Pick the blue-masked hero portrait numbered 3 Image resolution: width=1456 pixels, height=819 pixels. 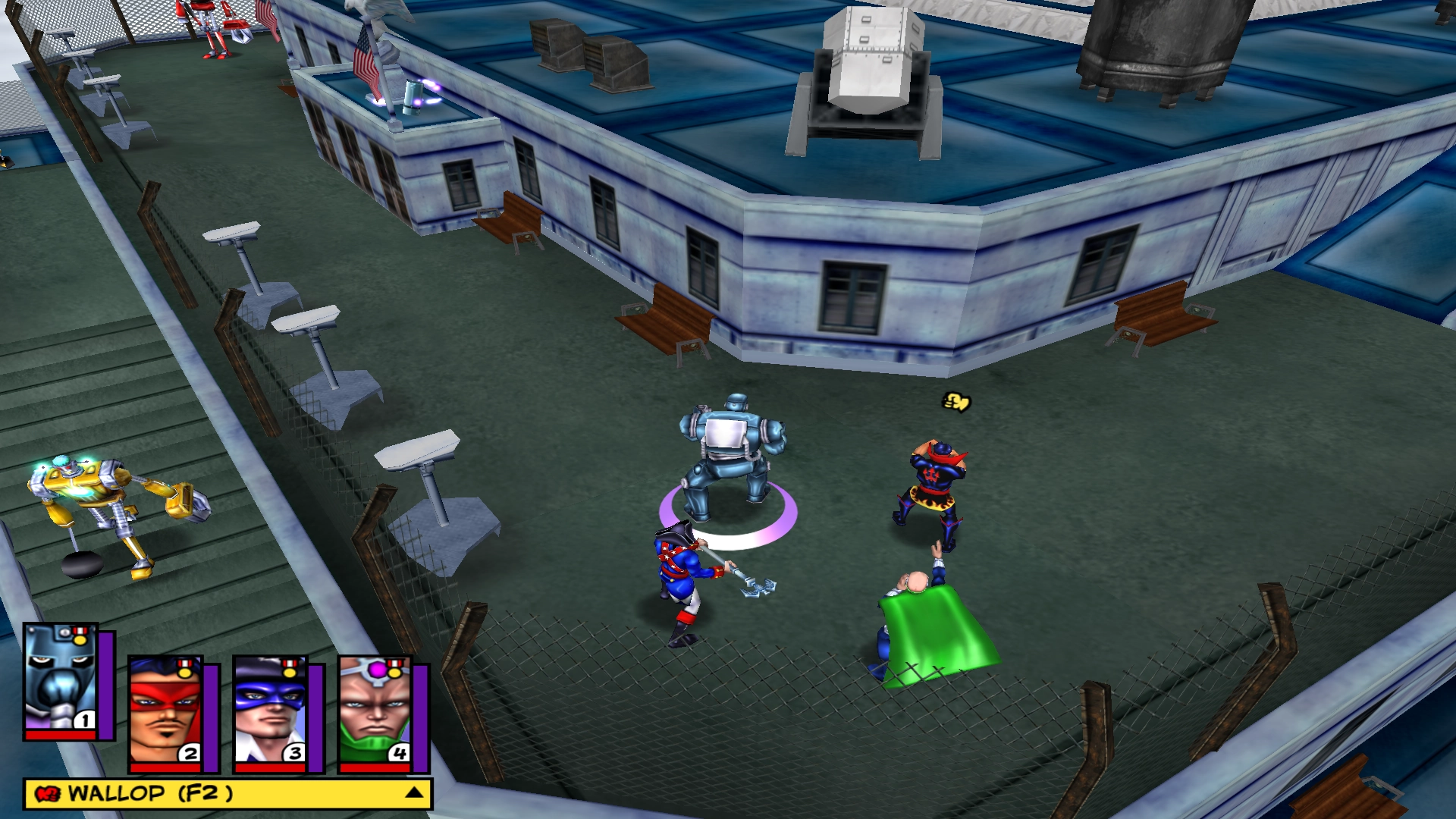point(270,711)
